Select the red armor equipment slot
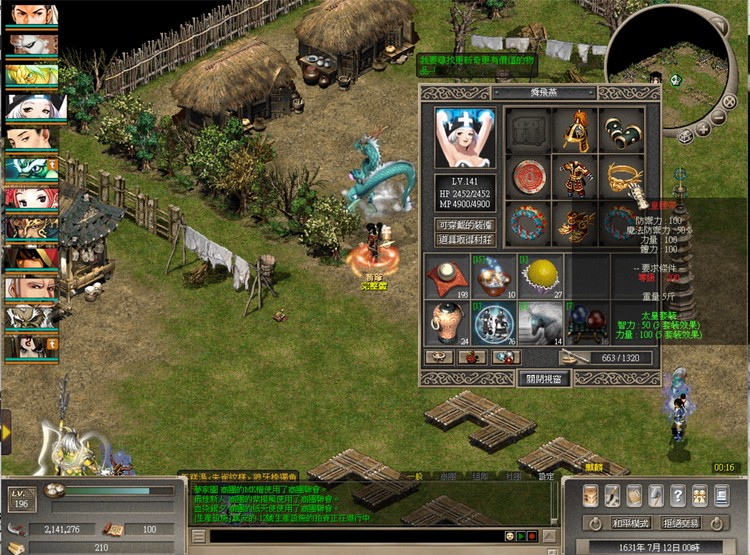The image size is (750, 555). pos(577,178)
